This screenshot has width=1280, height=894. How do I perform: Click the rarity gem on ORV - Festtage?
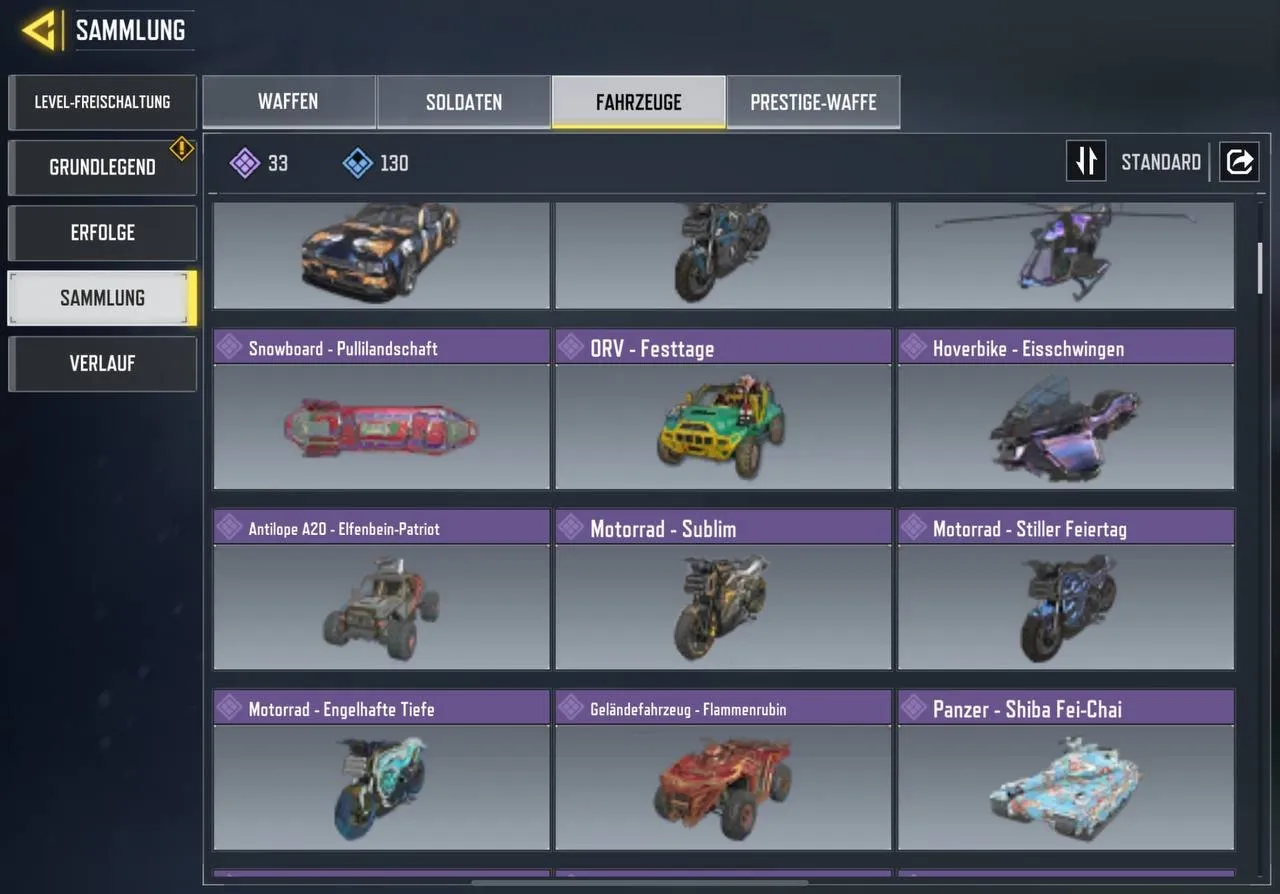click(x=570, y=347)
